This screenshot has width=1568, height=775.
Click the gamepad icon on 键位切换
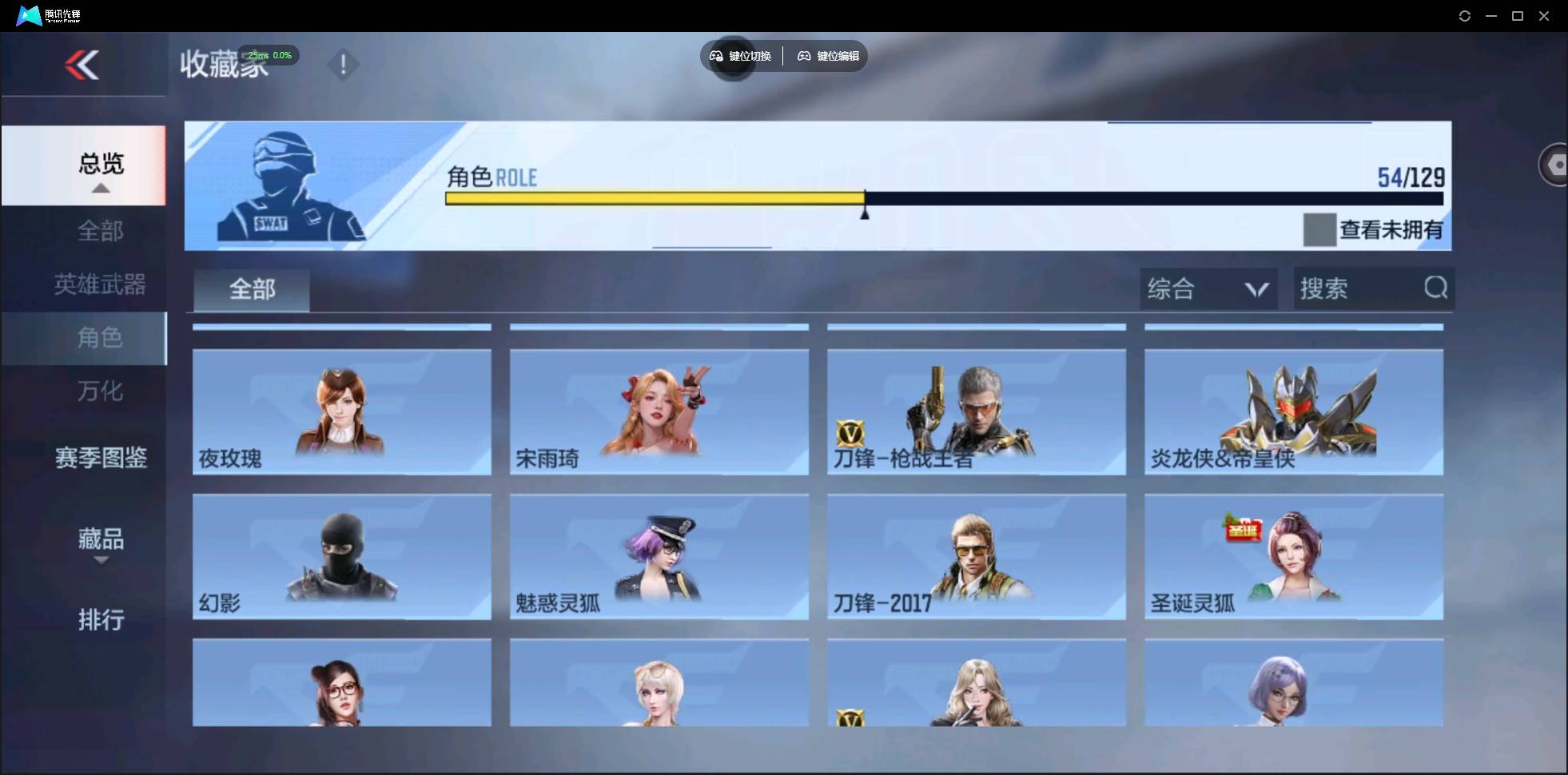(x=714, y=56)
